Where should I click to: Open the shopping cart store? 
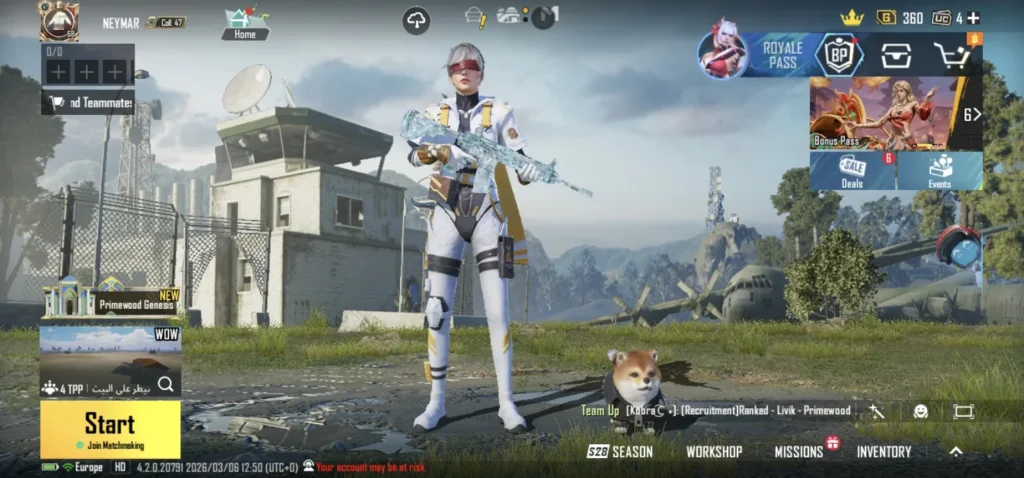(953, 56)
